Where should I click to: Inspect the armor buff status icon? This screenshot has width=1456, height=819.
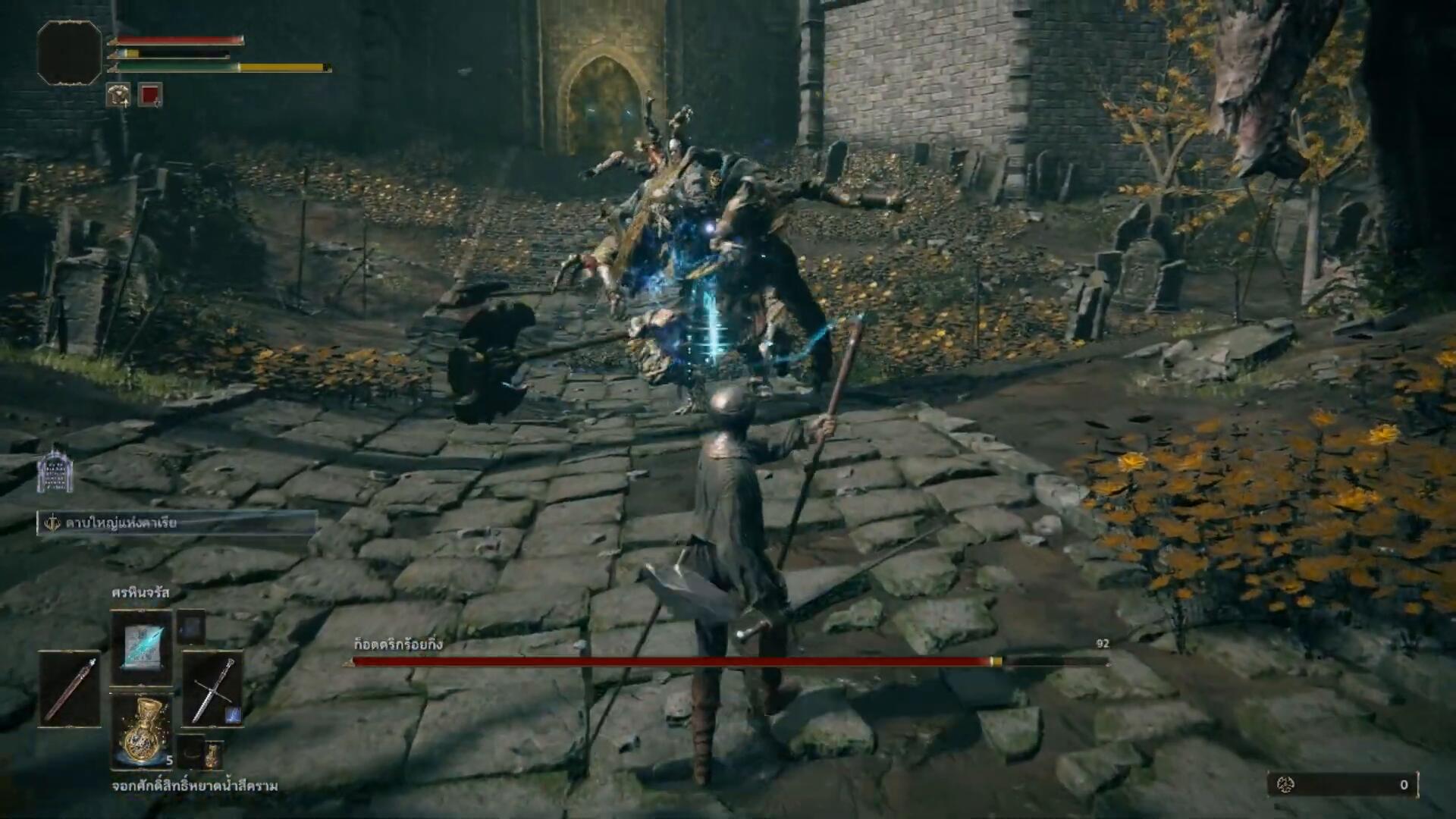(118, 95)
